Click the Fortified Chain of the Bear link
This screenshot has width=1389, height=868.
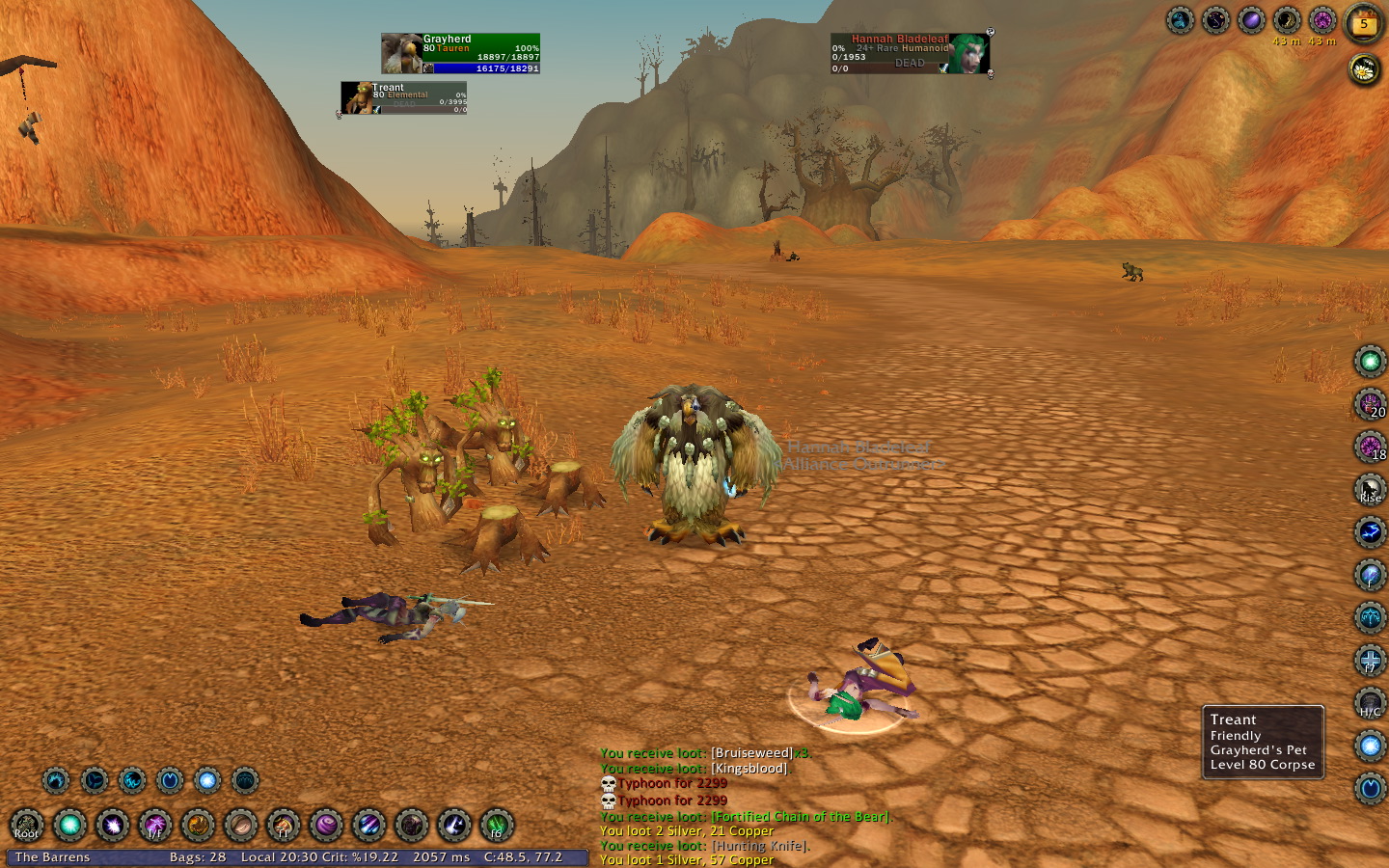(801, 817)
